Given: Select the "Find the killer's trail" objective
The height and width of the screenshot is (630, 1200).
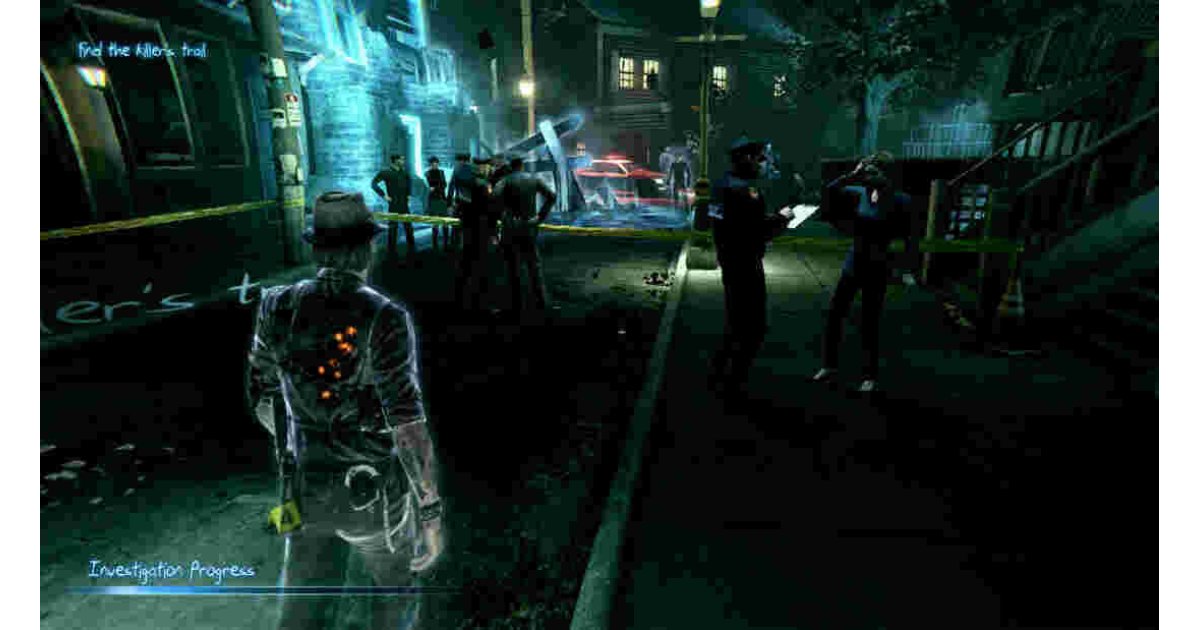Looking at the screenshot, I should point(143,49).
